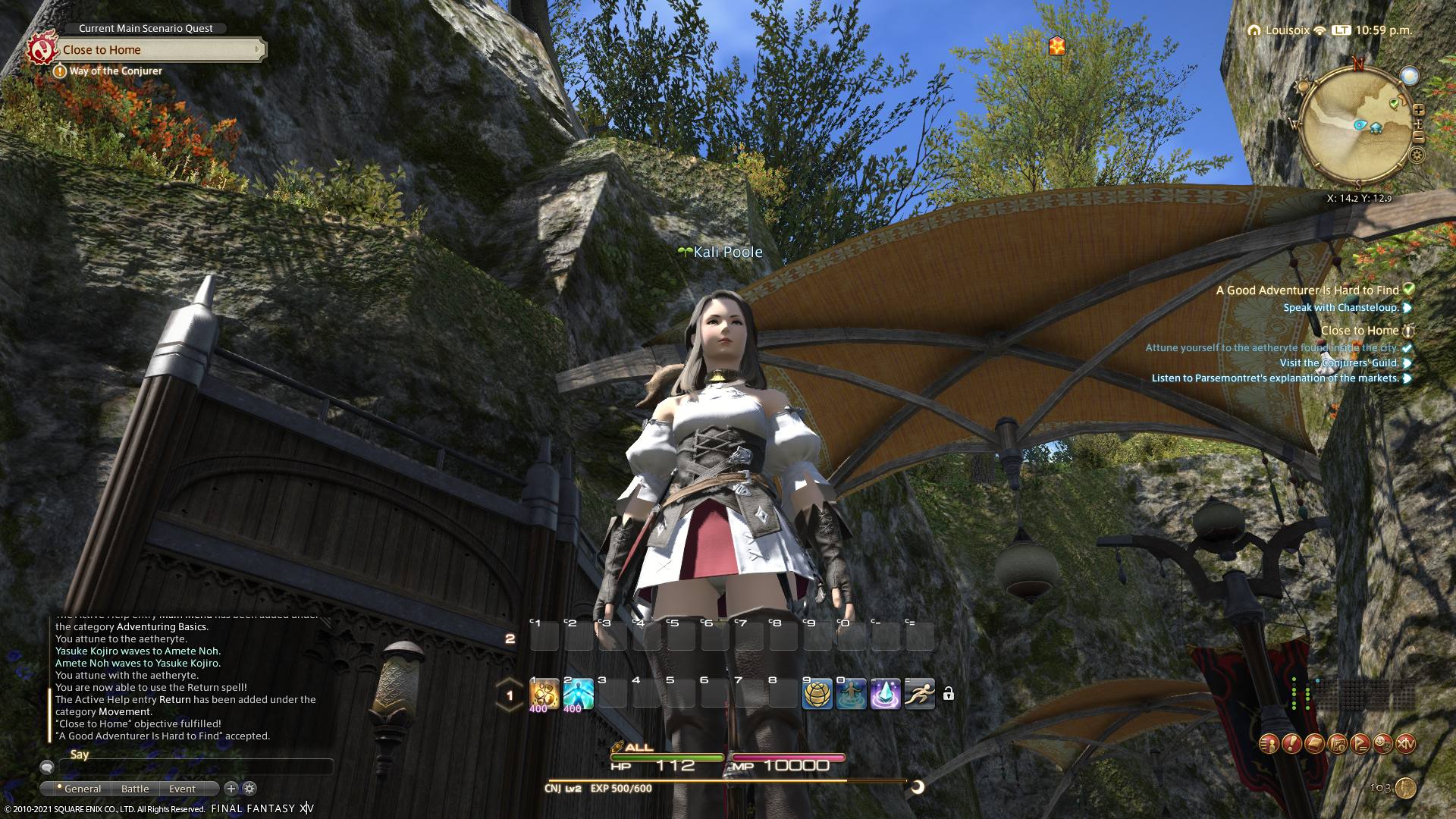Click the Say chat input field
This screenshot has width=1456, height=819.
[x=197, y=767]
